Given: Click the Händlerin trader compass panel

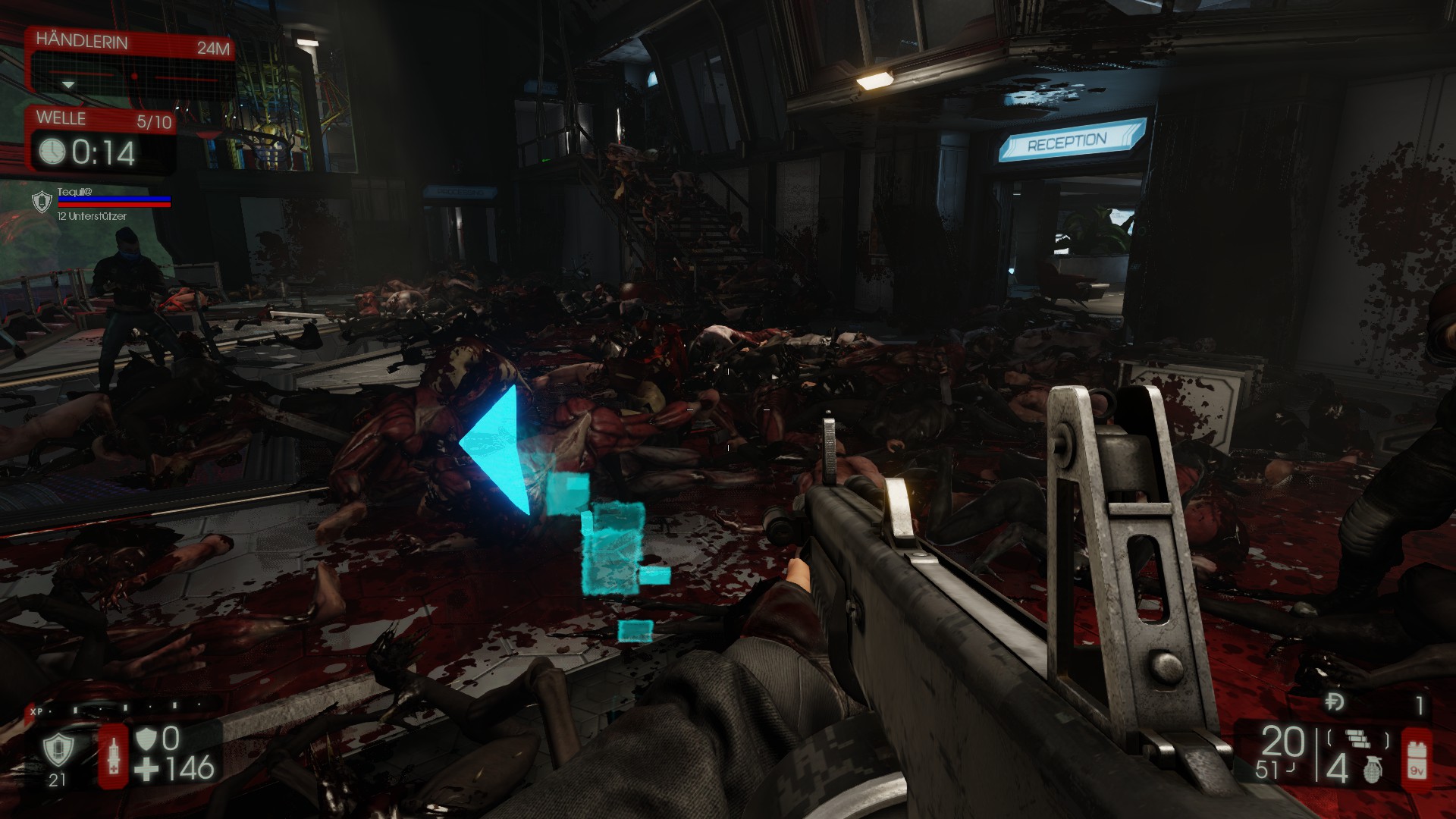Looking at the screenshot, I should point(130,67).
